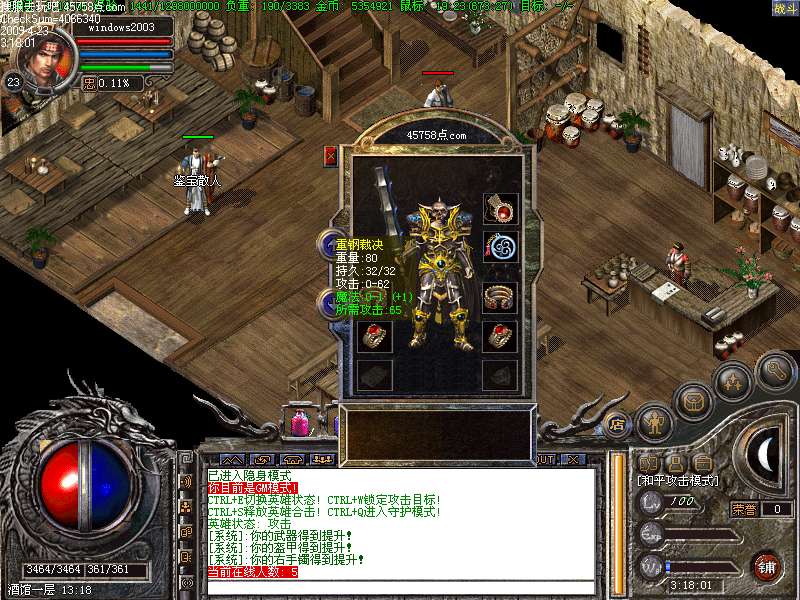This screenshot has height=600, width=800.
Task: Click the X button above chat
Action: (572, 459)
